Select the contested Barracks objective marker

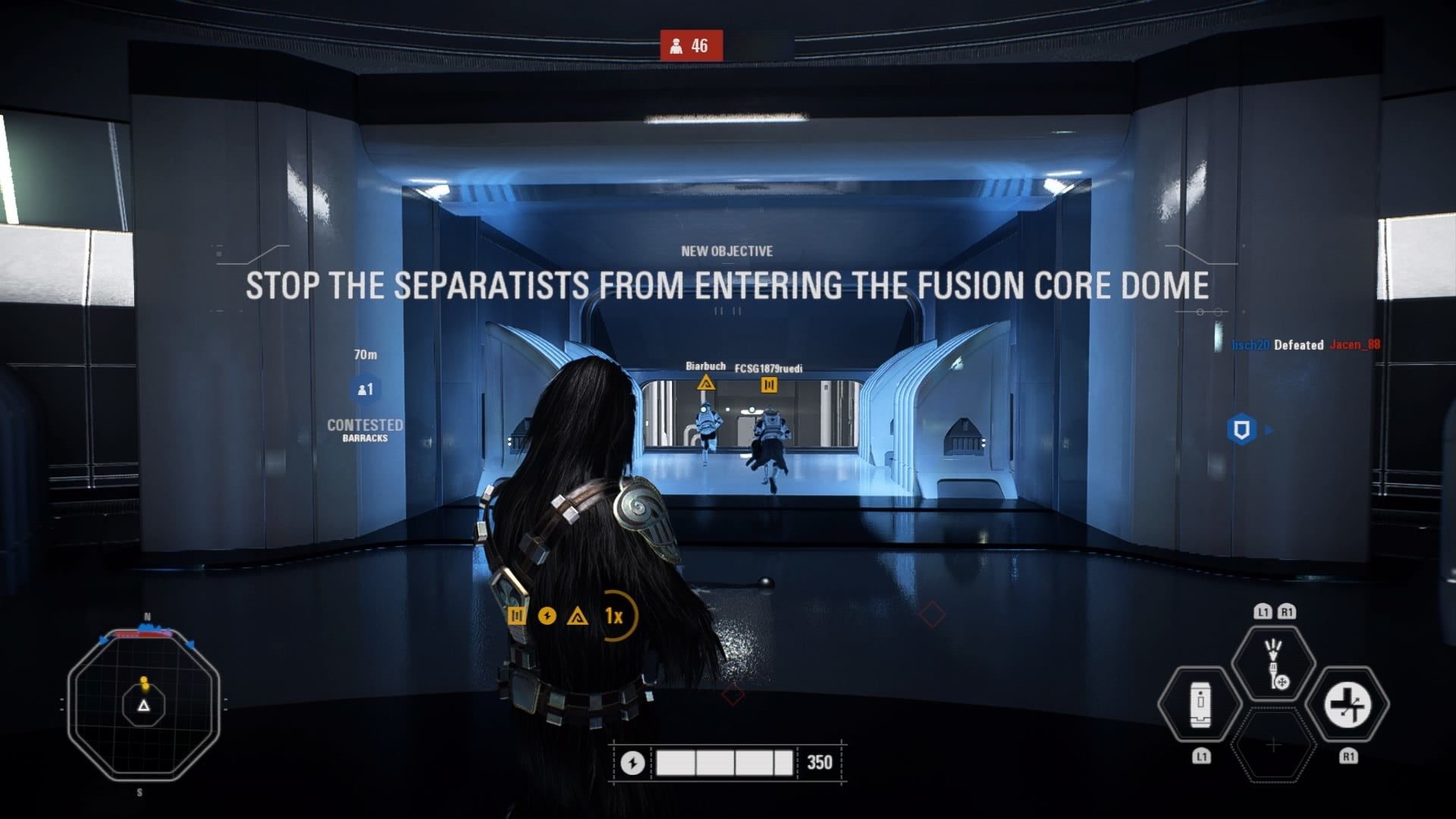pyautogui.click(x=365, y=390)
